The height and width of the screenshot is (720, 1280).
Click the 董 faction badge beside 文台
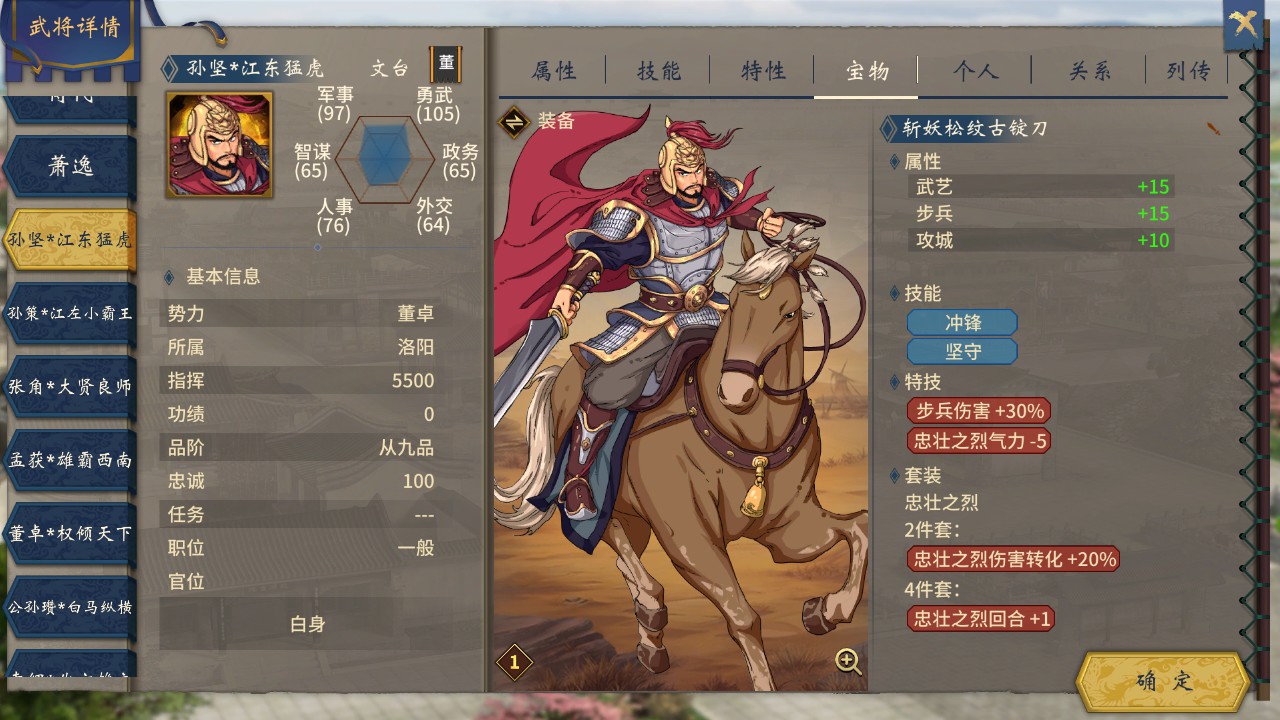pos(447,63)
